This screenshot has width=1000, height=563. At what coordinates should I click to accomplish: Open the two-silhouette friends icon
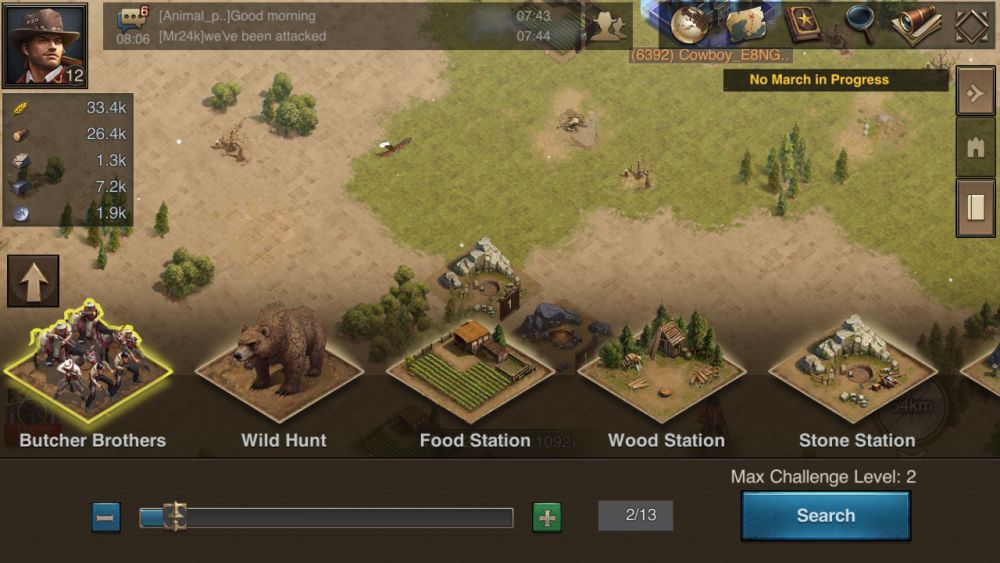(607, 26)
